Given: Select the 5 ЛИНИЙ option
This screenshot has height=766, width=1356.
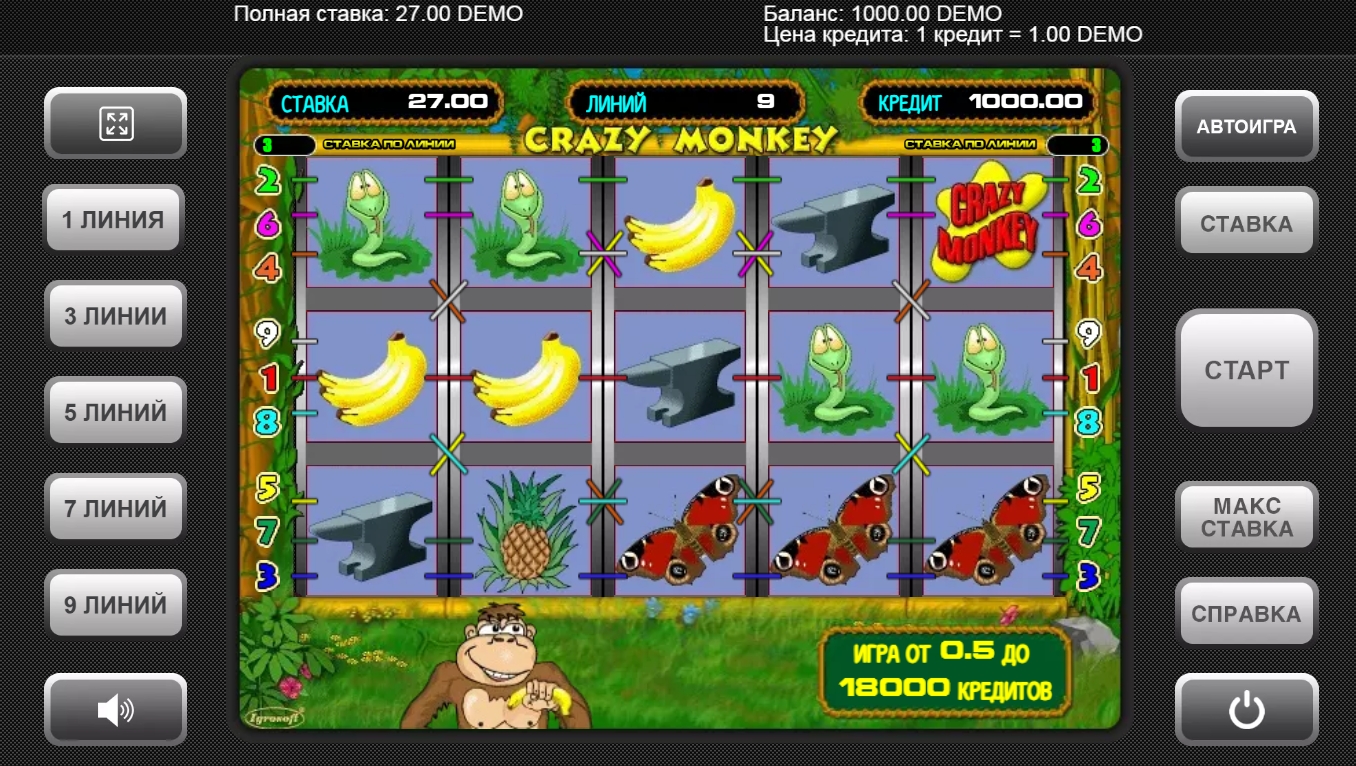Looking at the screenshot, I should (115, 410).
